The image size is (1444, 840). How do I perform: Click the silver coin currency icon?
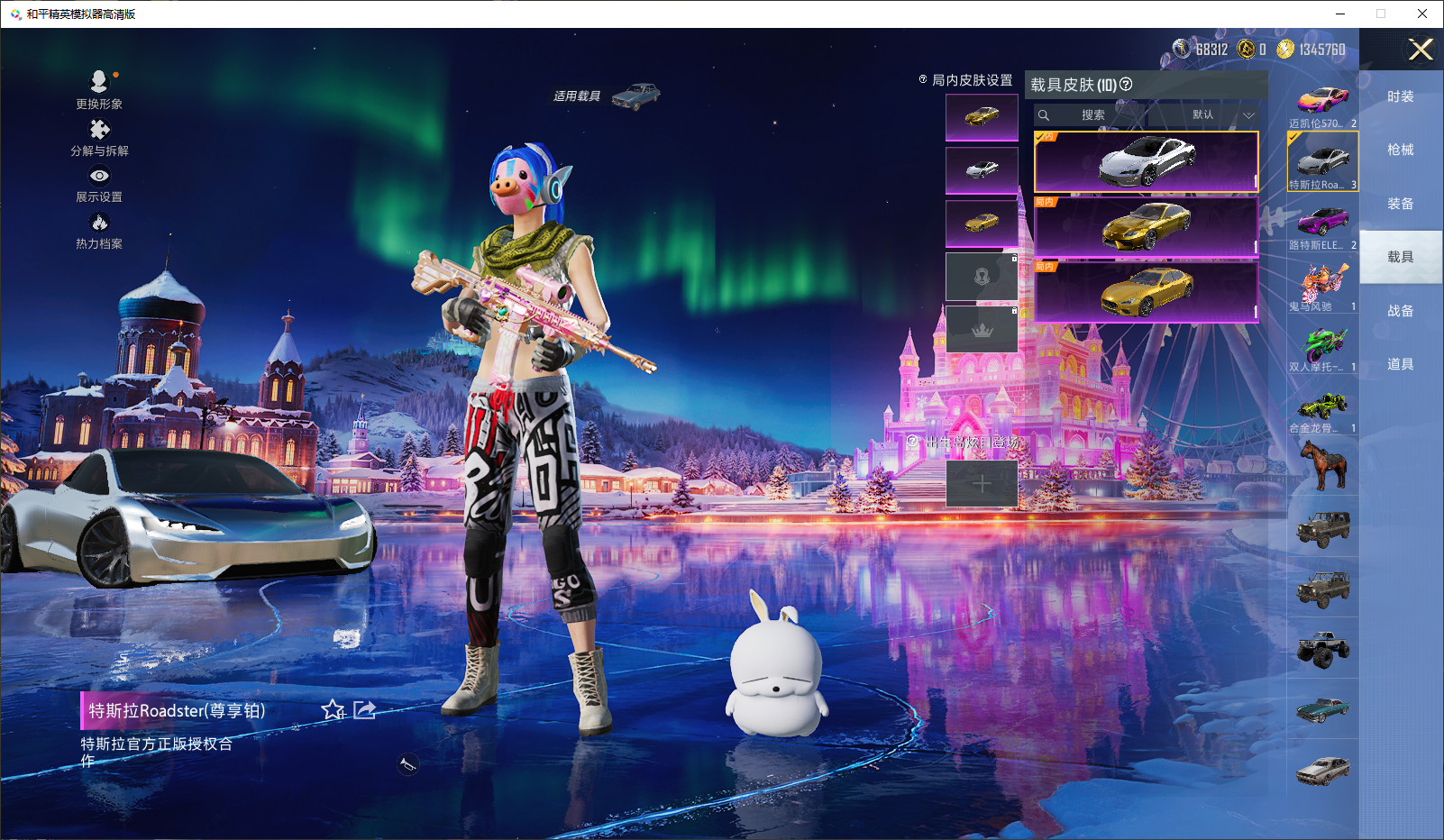pyautogui.click(x=1181, y=50)
